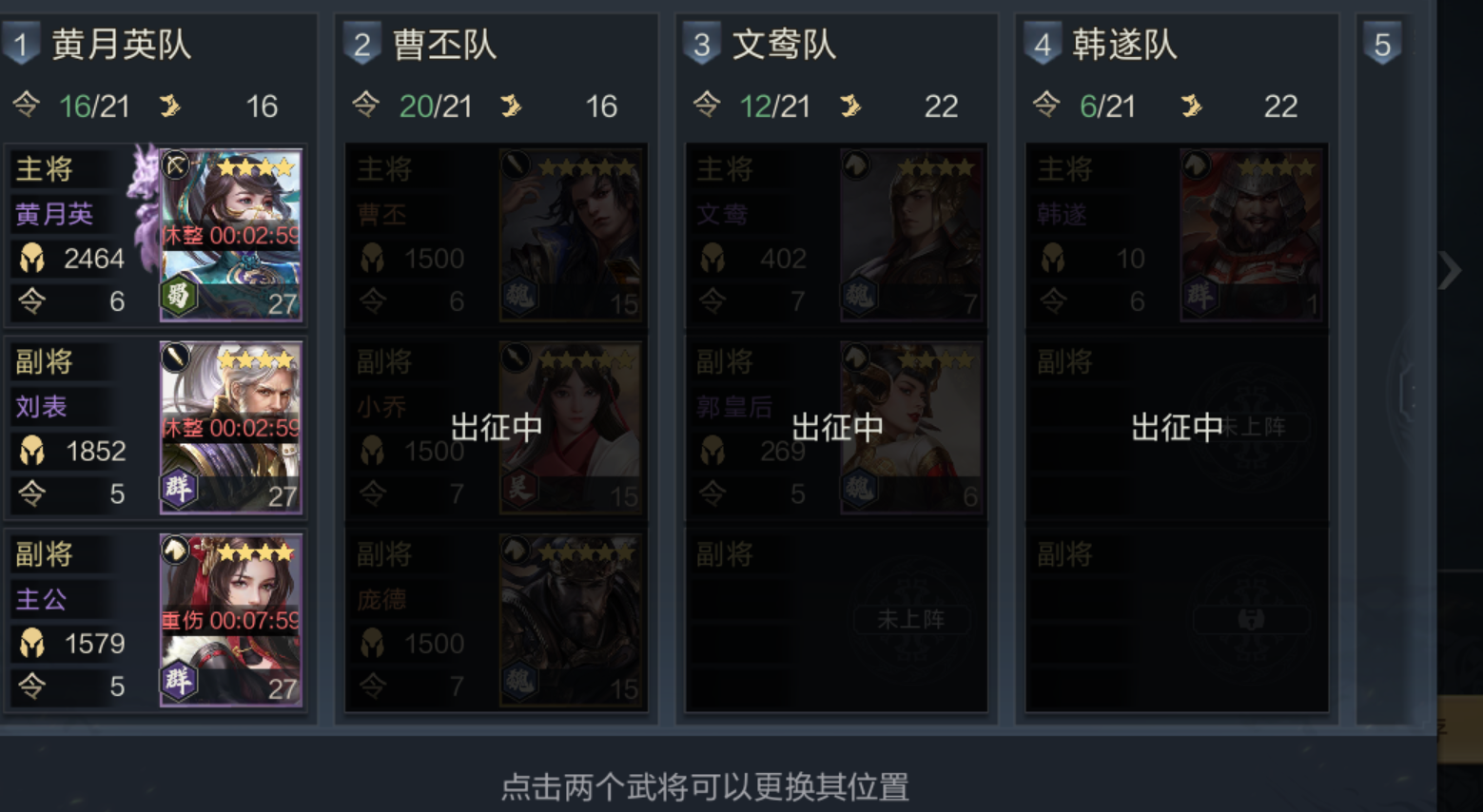Click the march boot icon in 韩遂队 header

click(x=1194, y=106)
